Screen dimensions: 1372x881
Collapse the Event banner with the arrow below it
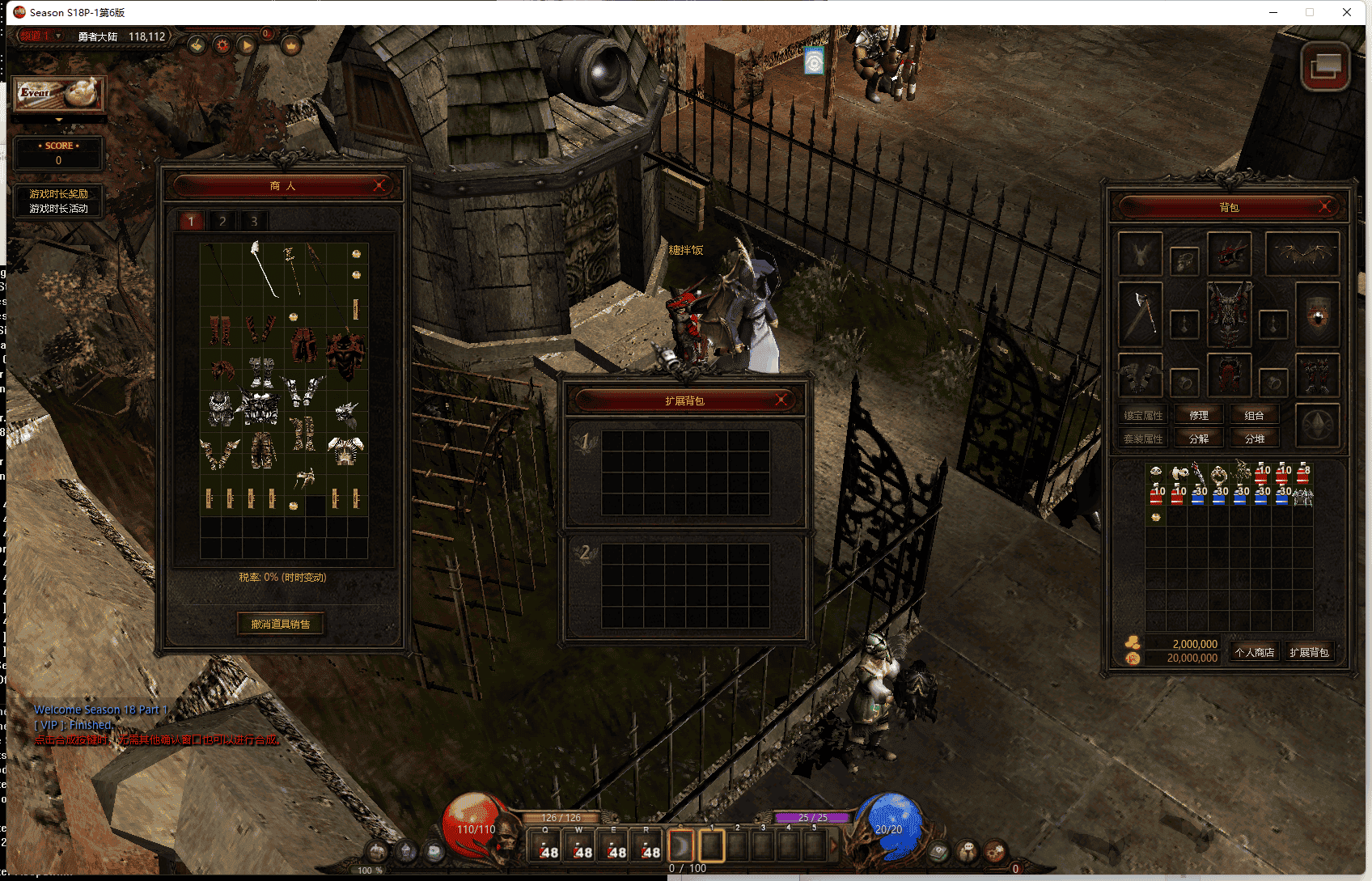coord(58,119)
